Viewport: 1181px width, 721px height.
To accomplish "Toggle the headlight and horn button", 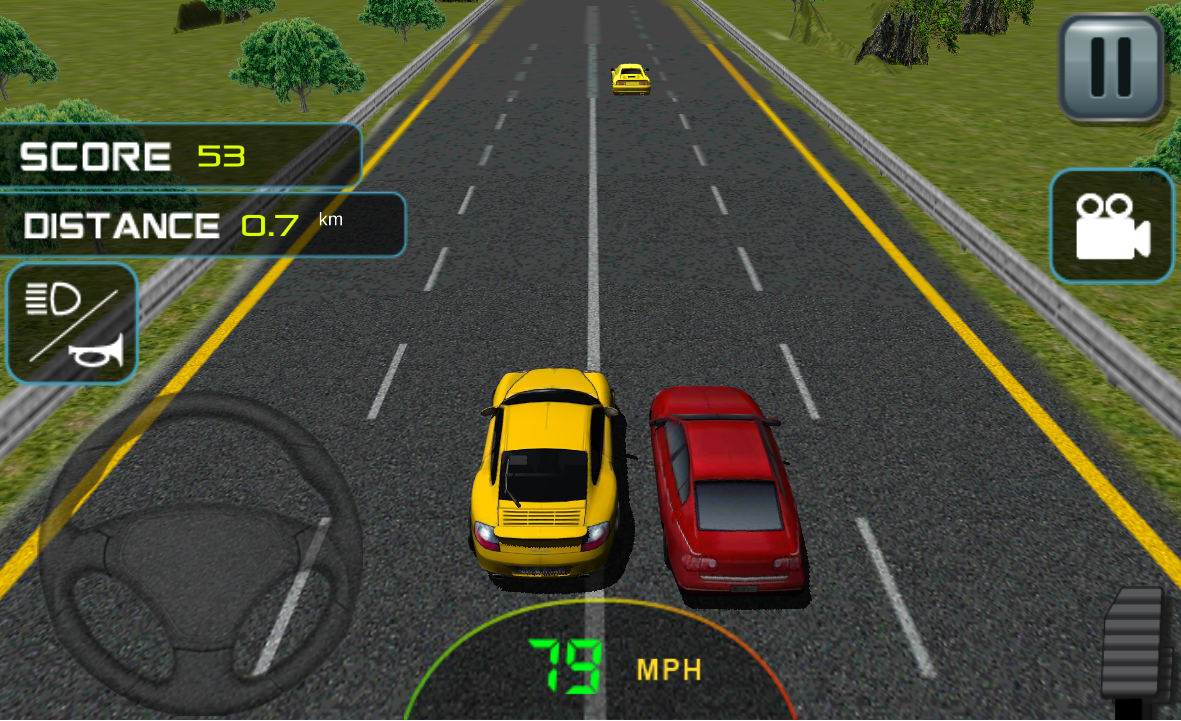I will pyautogui.click(x=72, y=323).
